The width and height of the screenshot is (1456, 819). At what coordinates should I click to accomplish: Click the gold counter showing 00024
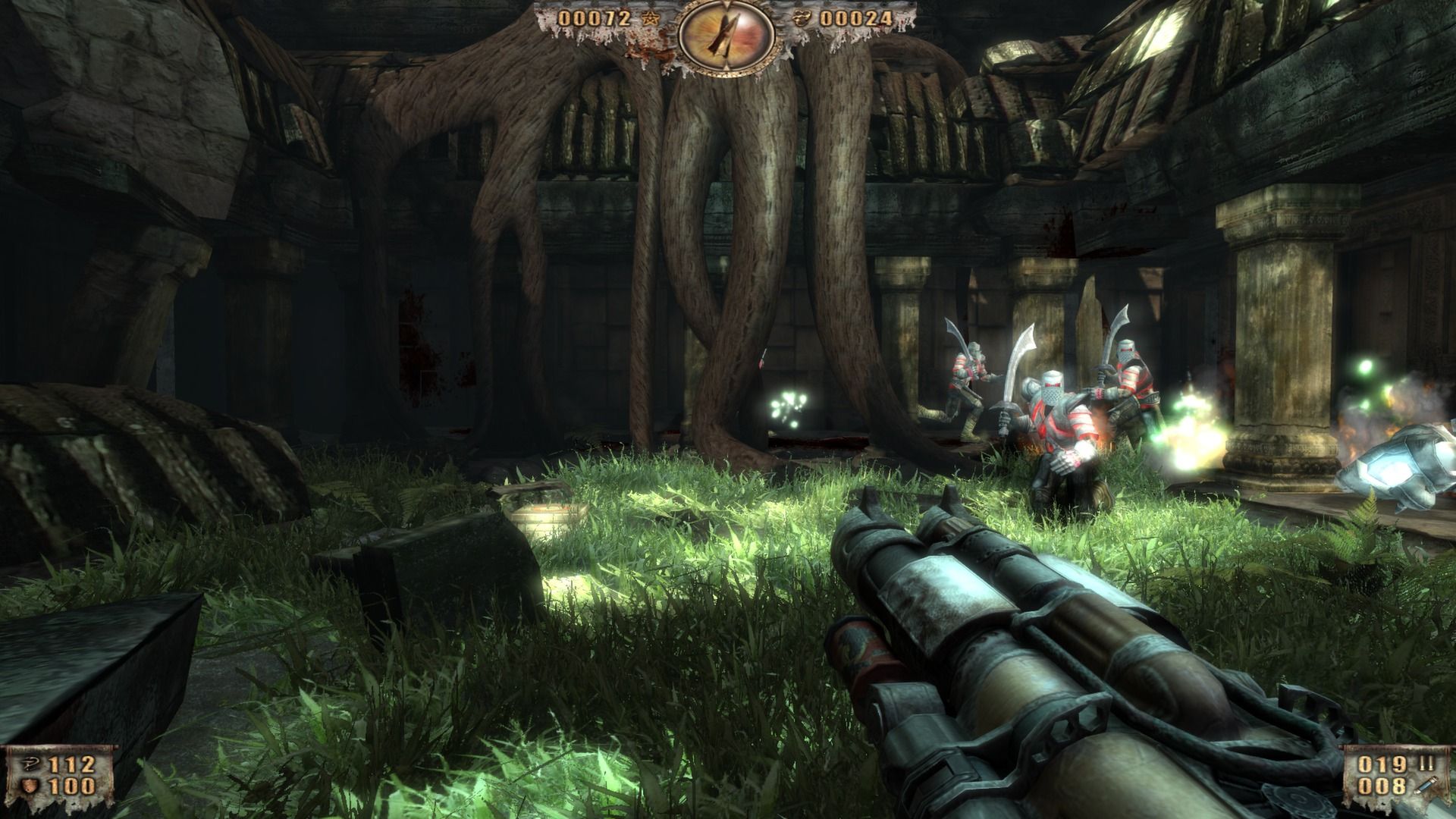coord(855,18)
